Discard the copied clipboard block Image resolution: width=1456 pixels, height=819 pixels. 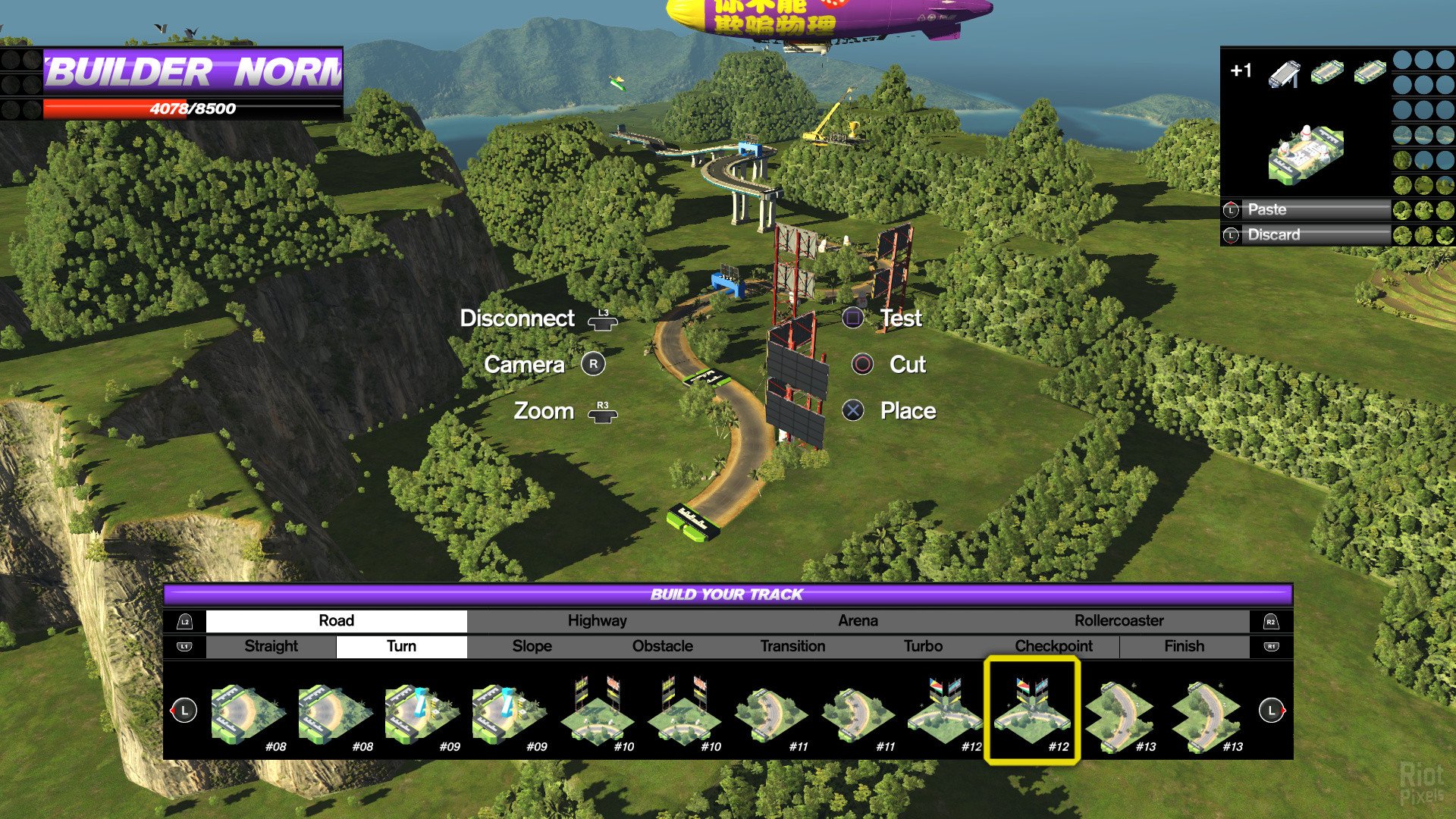[x=1306, y=235]
